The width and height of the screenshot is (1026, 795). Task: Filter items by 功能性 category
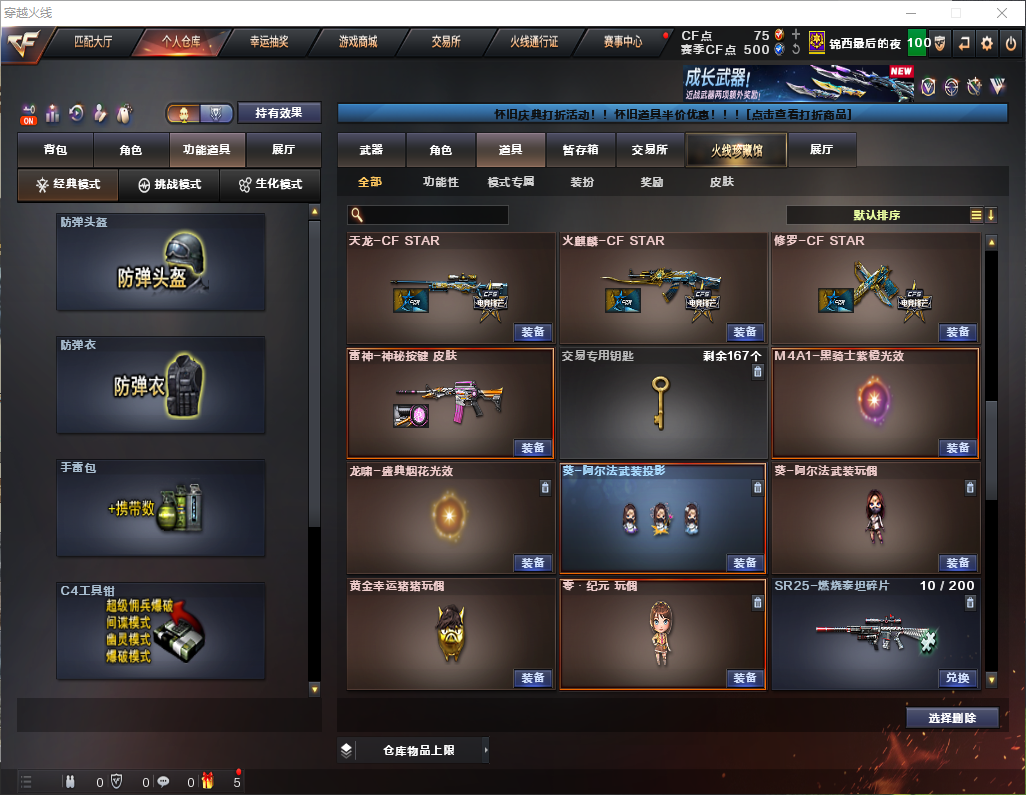pyautogui.click(x=440, y=183)
